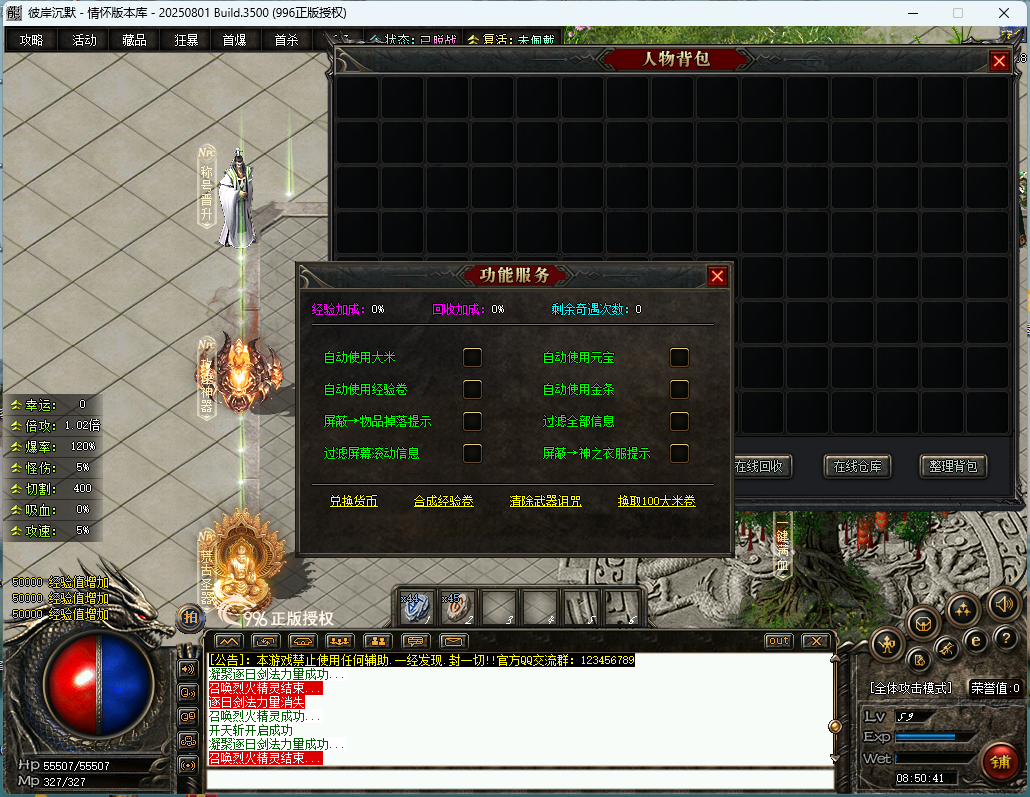Enable 自动使用大米 checkbox

(x=472, y=357)
